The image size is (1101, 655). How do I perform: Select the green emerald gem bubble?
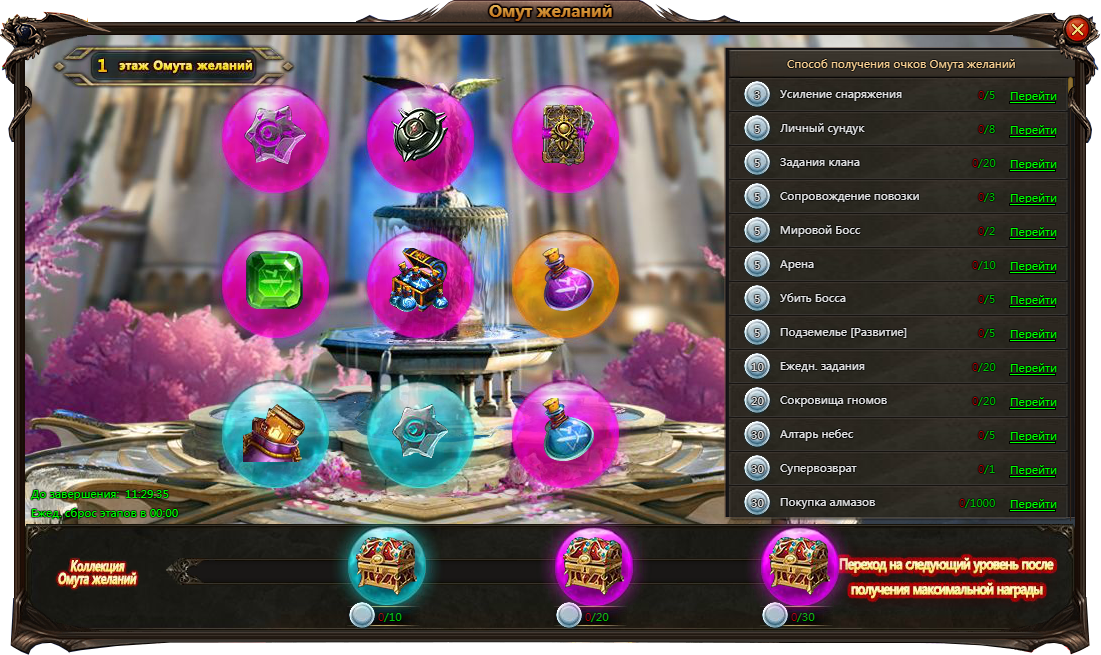275,285
